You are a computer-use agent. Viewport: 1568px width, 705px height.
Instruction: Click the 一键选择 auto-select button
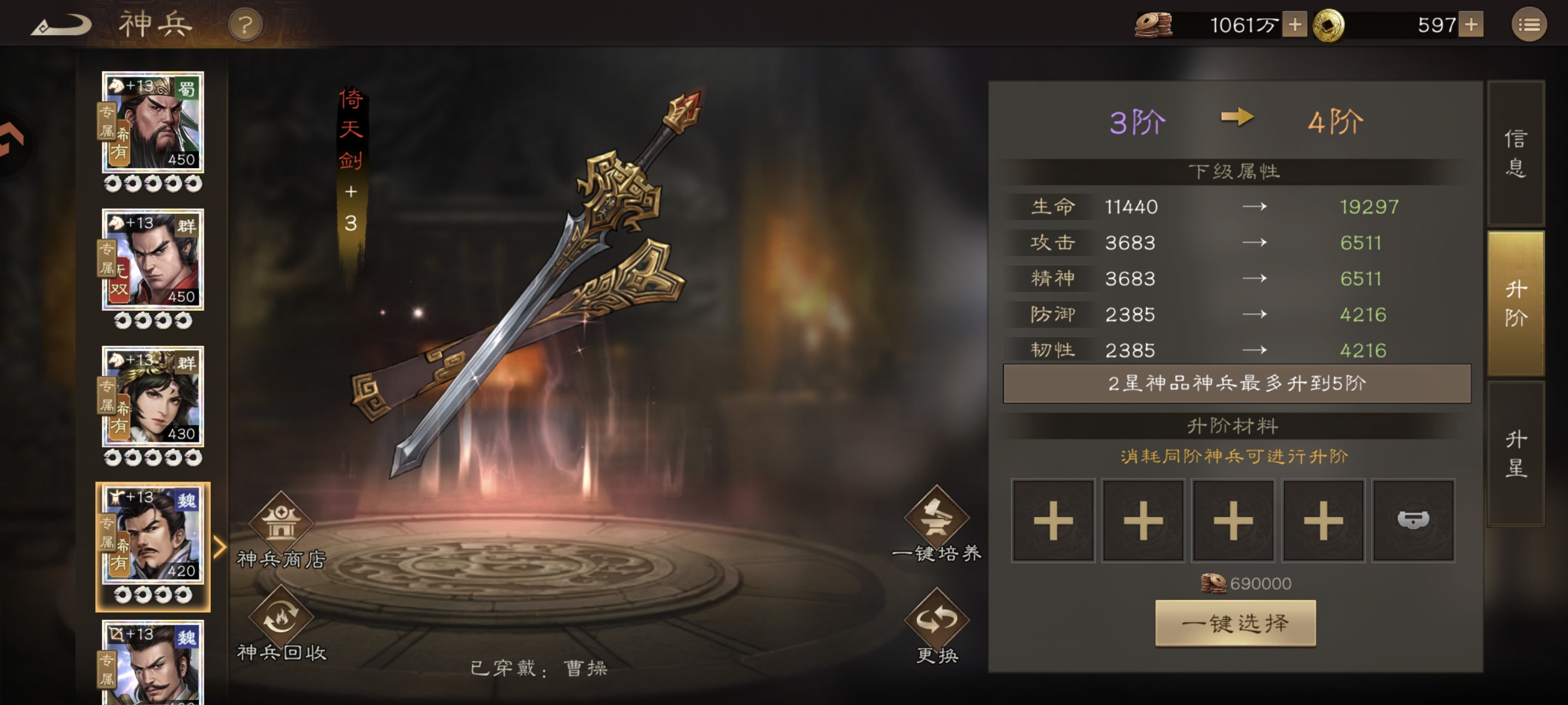tap(1235, 623)
